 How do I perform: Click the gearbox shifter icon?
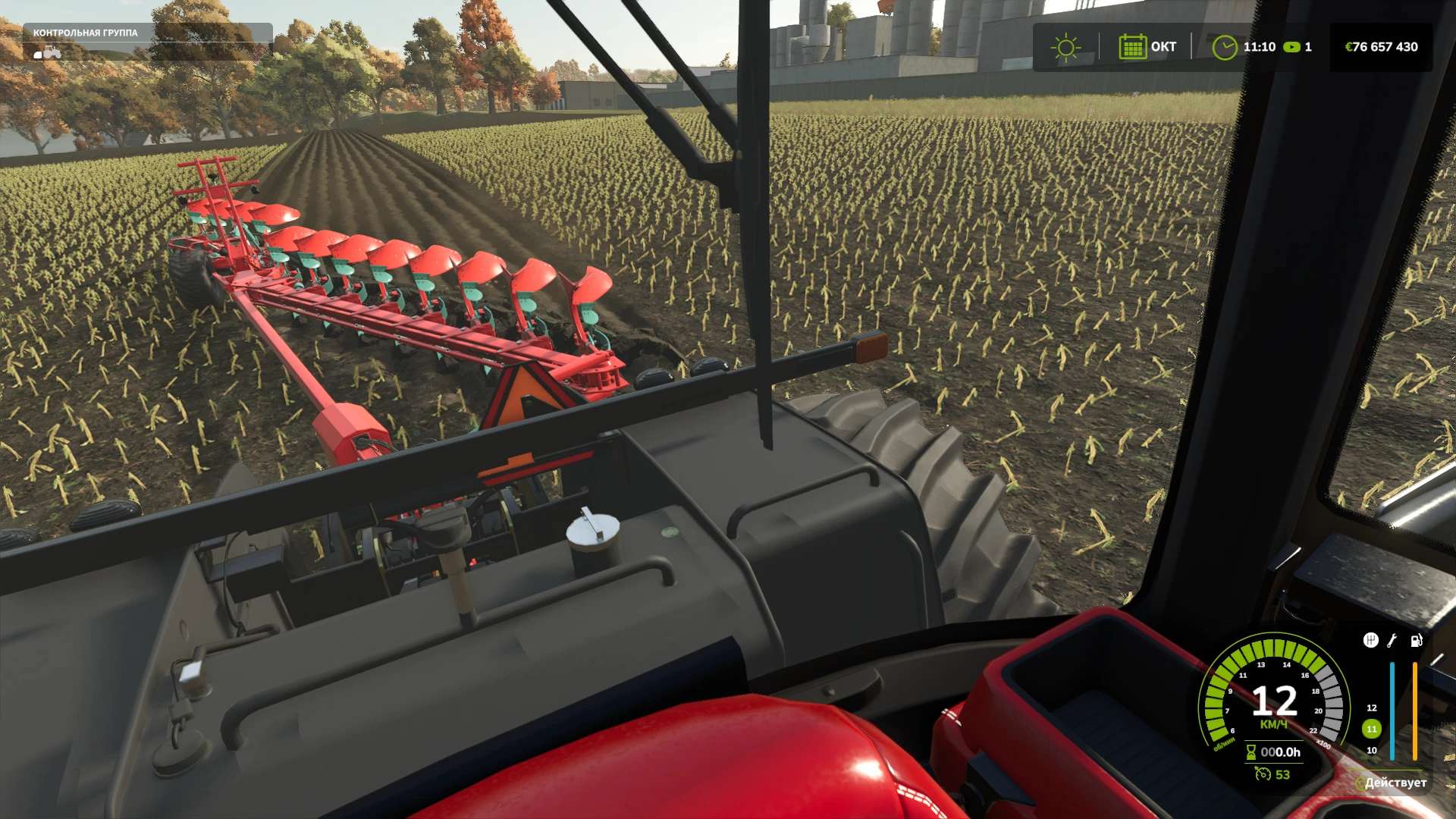coord(1370,641)
